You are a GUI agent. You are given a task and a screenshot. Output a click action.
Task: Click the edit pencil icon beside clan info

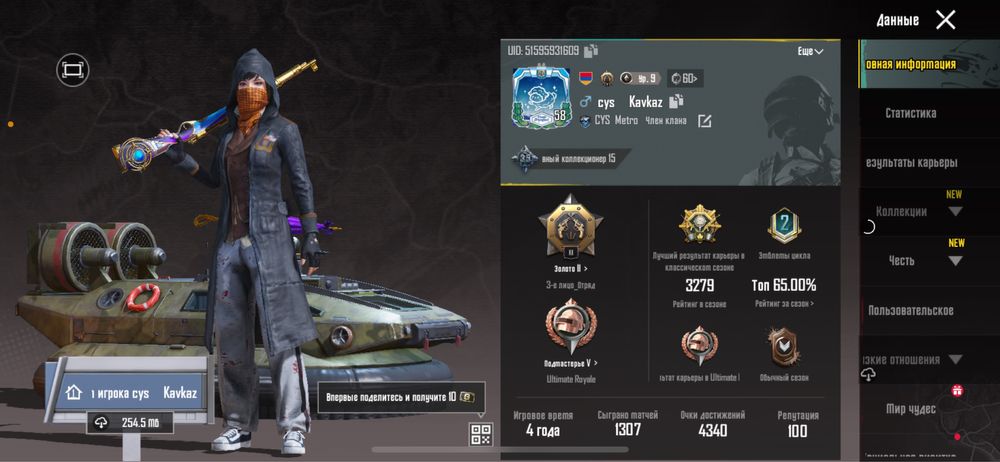point(705,121)
